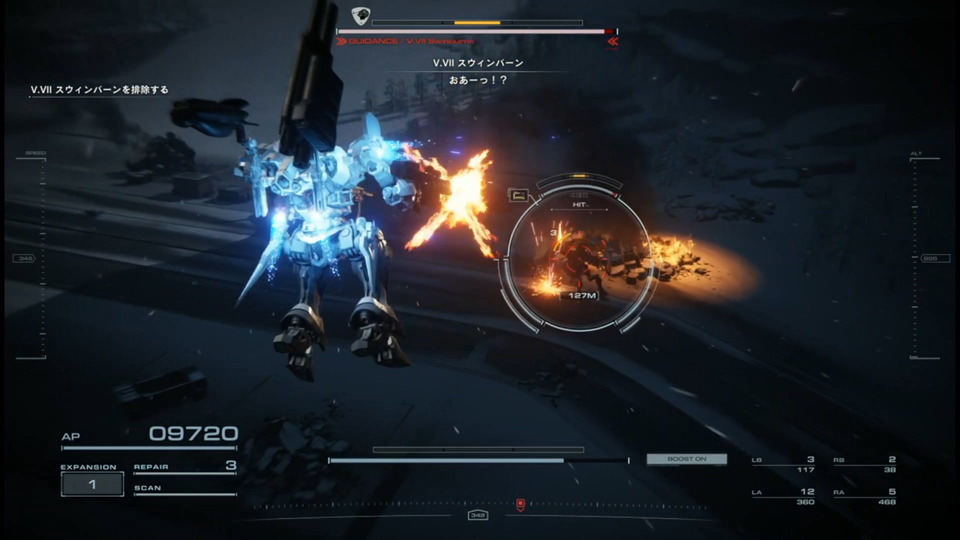Select the LB weapon slot
Screen dimensions: 960x540
point(783,464)
